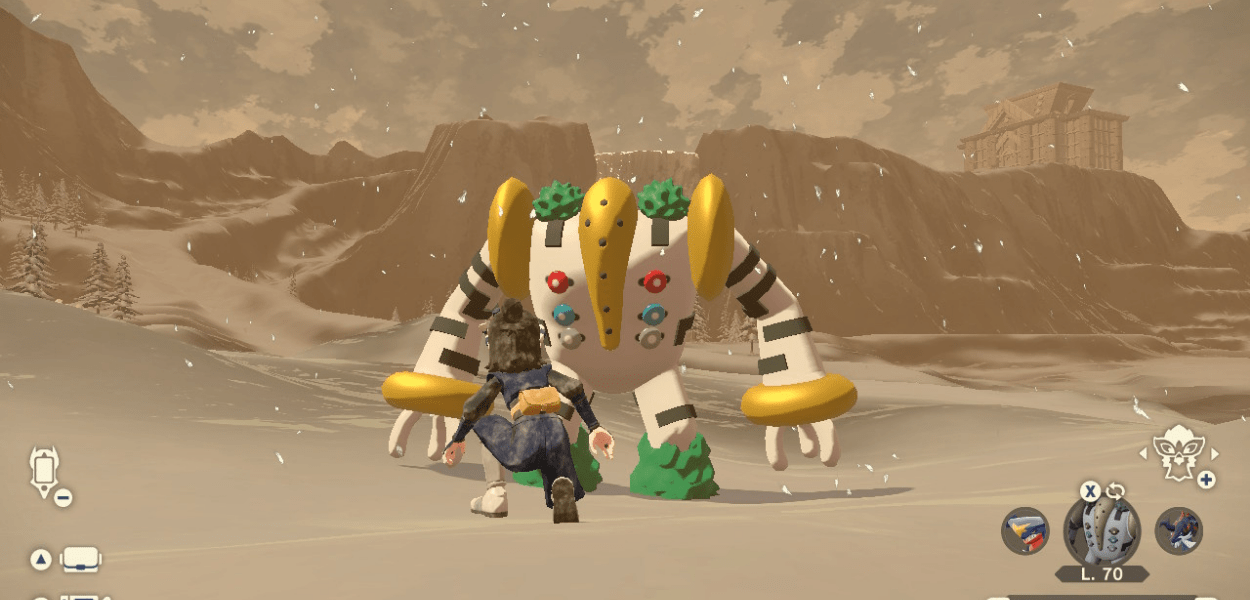Click the left arrow beside the ride mask
1250x600 pixels.
(x=1144, y=453)
